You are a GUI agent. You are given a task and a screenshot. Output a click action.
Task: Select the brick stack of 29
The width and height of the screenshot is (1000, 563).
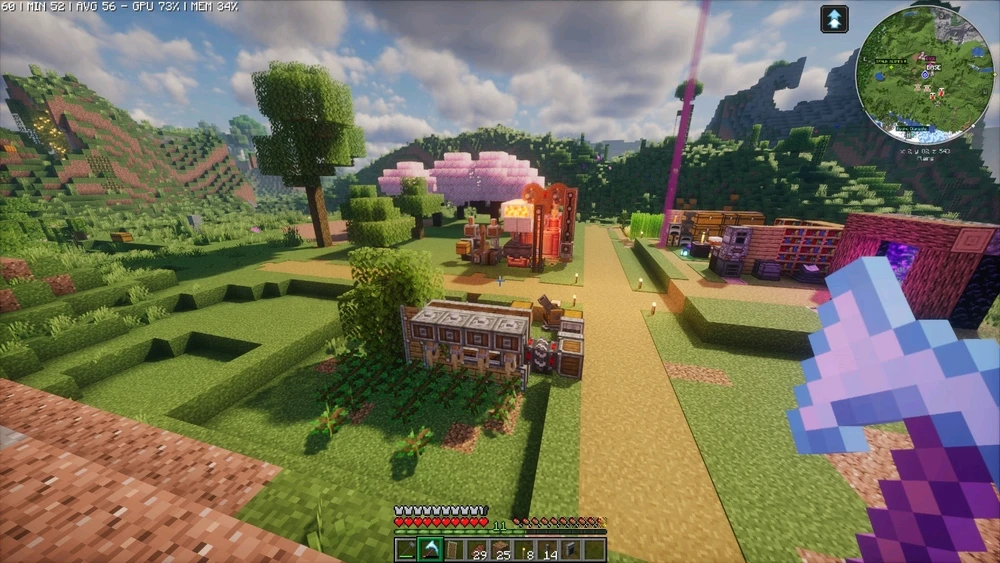pos(477,549)
